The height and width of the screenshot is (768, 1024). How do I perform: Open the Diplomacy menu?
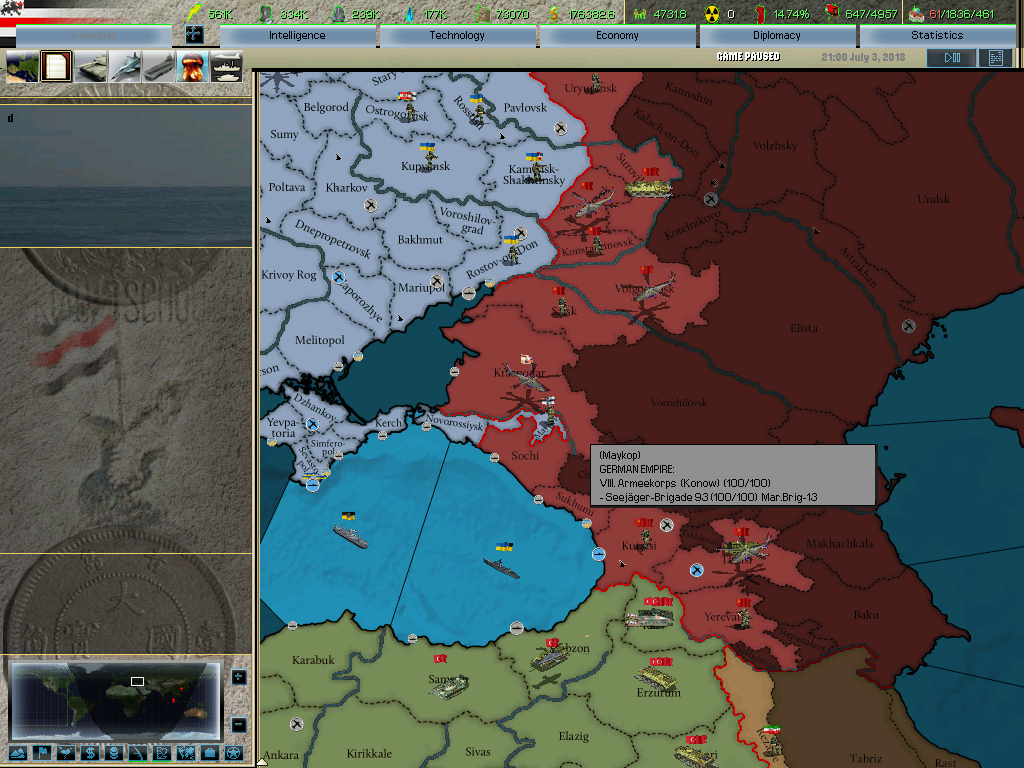(777, 35)
